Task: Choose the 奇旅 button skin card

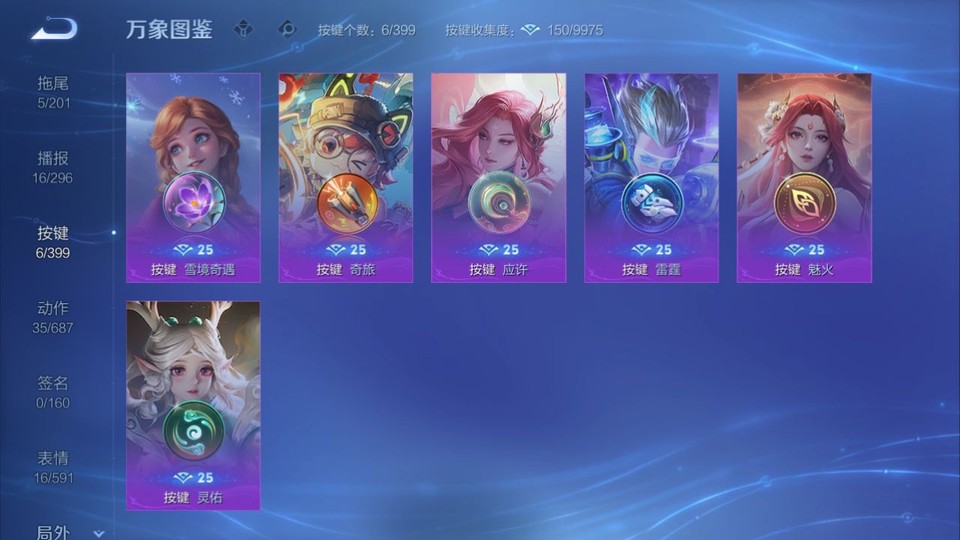Action: point(346,177)
